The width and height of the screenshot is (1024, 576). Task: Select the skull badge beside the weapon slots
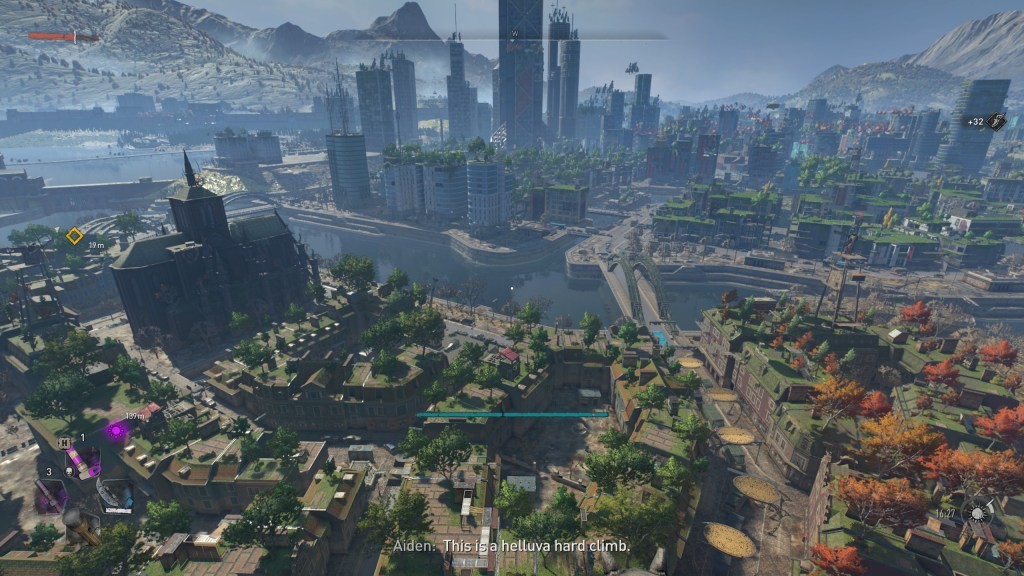point(70,469)
